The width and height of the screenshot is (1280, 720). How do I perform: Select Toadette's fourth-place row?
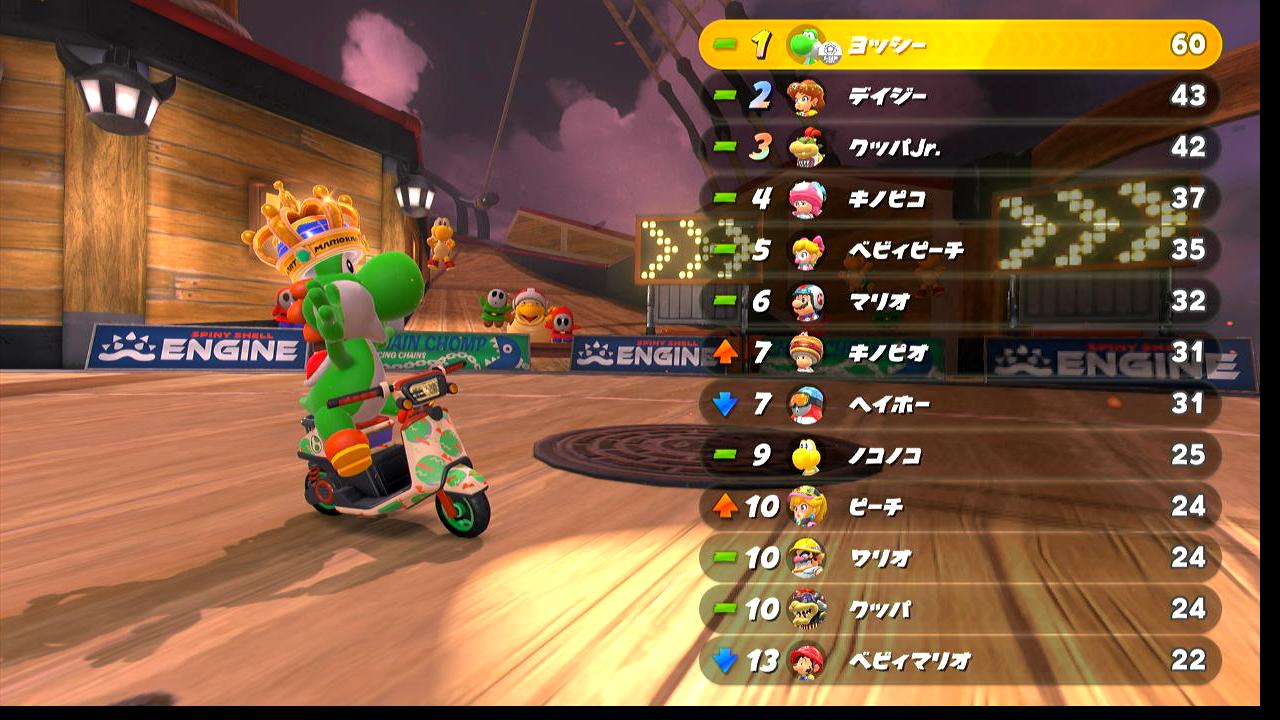(x=960, y=198)
